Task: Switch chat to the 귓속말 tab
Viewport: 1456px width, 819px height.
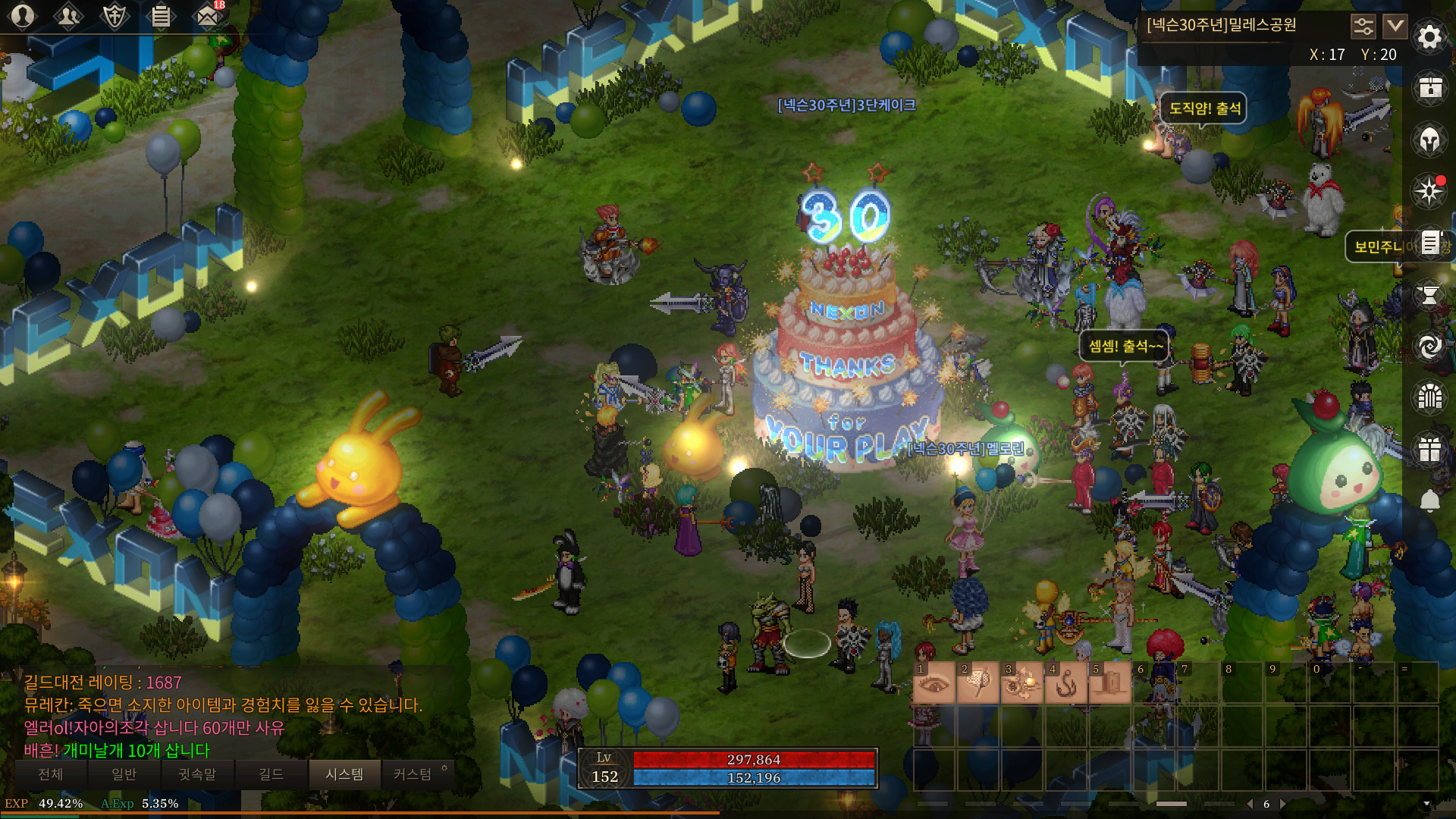Action: coord(197,774)
